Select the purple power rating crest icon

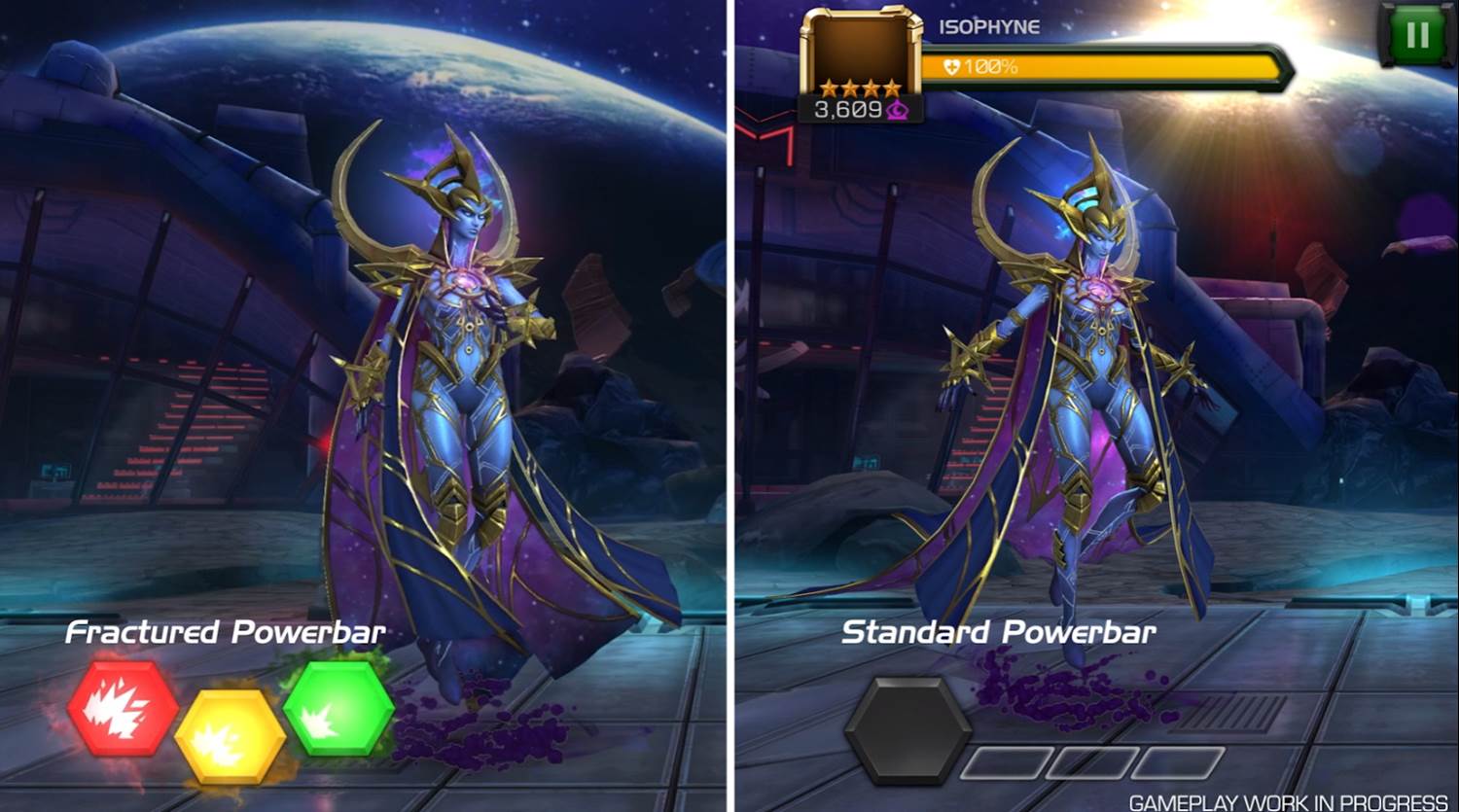(896, 110)
